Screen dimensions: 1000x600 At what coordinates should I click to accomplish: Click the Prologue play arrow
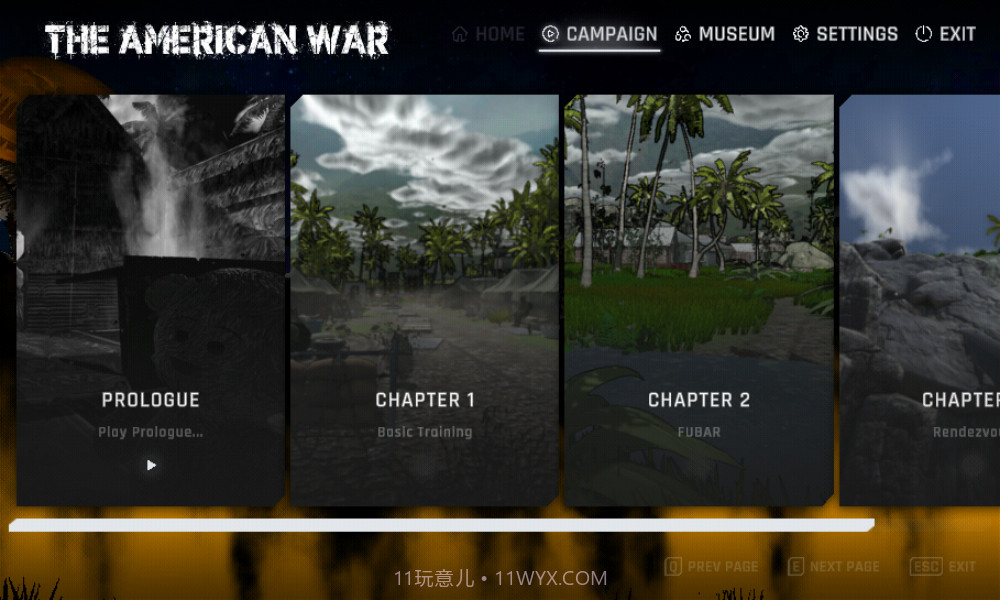151,465
